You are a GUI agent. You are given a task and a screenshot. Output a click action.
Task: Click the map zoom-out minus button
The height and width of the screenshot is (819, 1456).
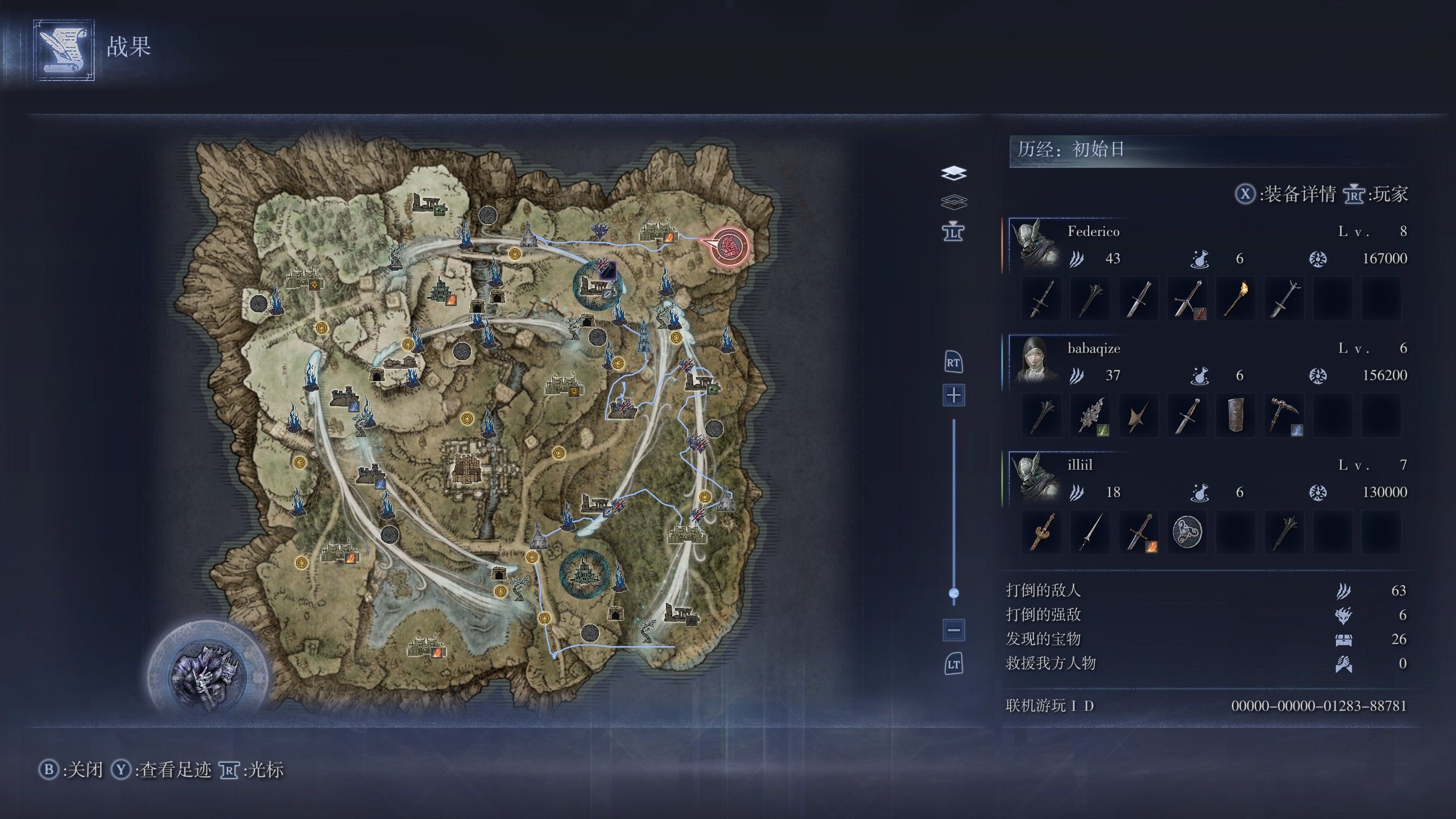click(x=954, y=630)
